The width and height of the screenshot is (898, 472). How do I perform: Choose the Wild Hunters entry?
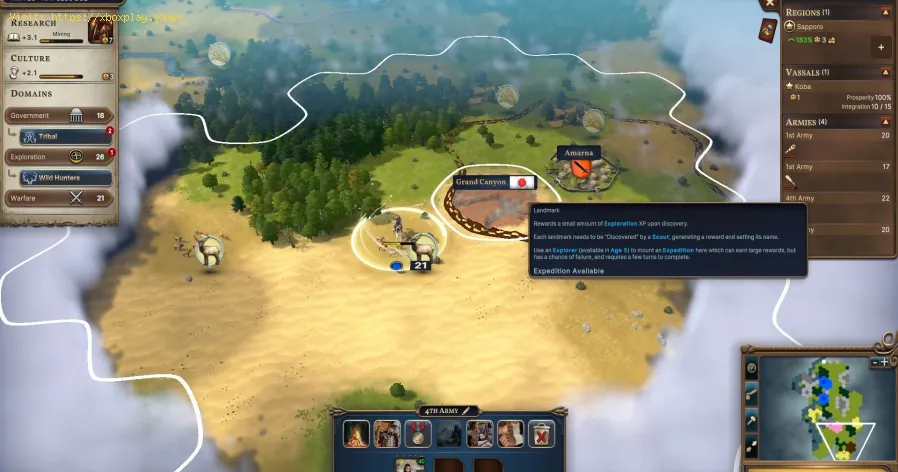(x=66, y=177)
